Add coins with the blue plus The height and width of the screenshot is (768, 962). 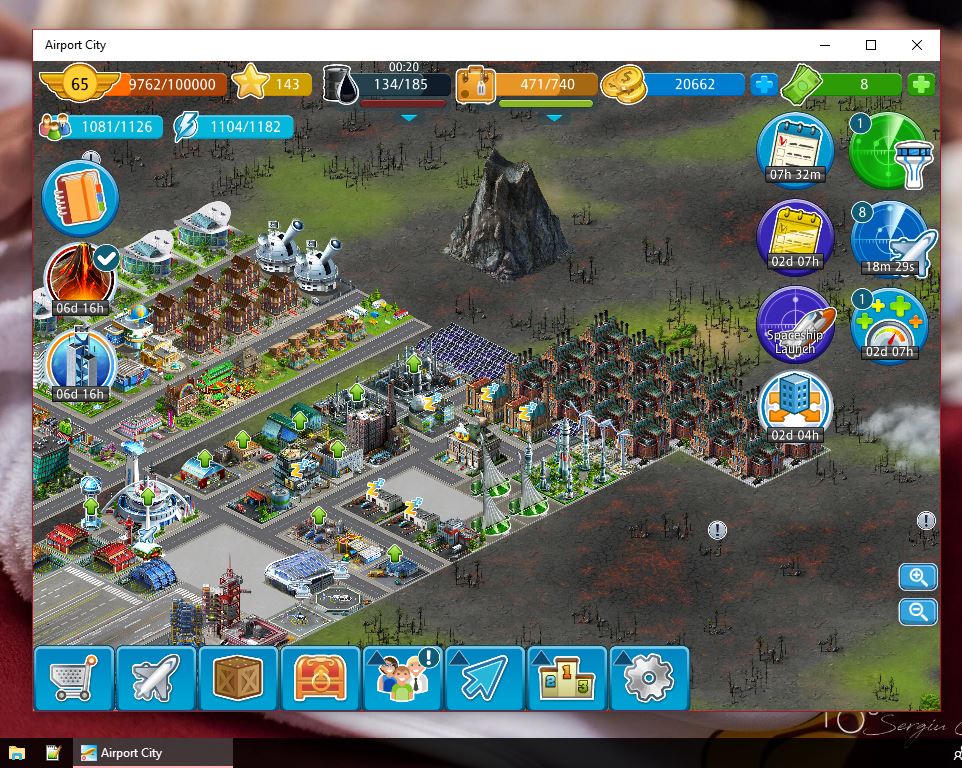764,85
